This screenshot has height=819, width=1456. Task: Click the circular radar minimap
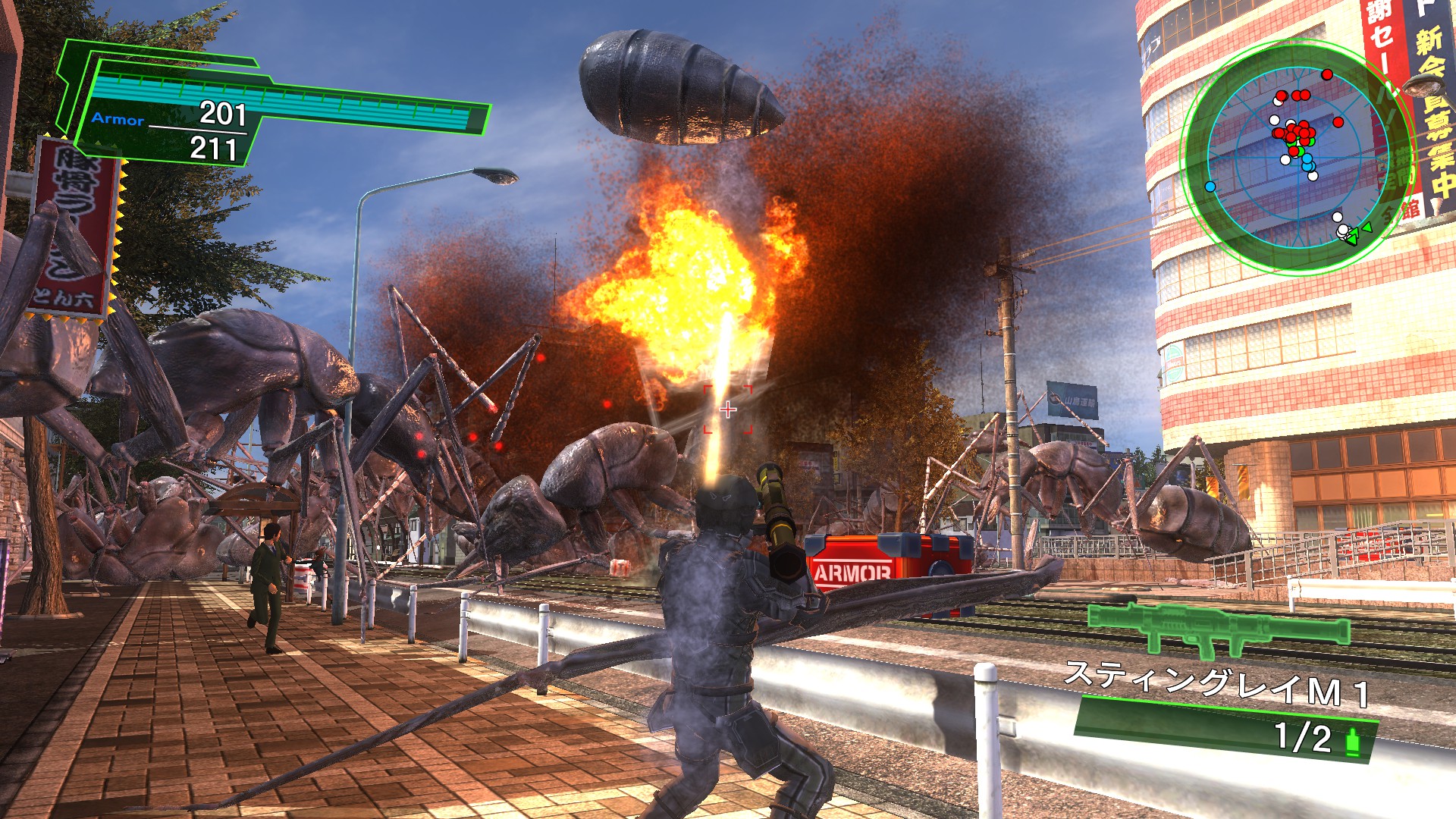click(x=1297, y=158)
